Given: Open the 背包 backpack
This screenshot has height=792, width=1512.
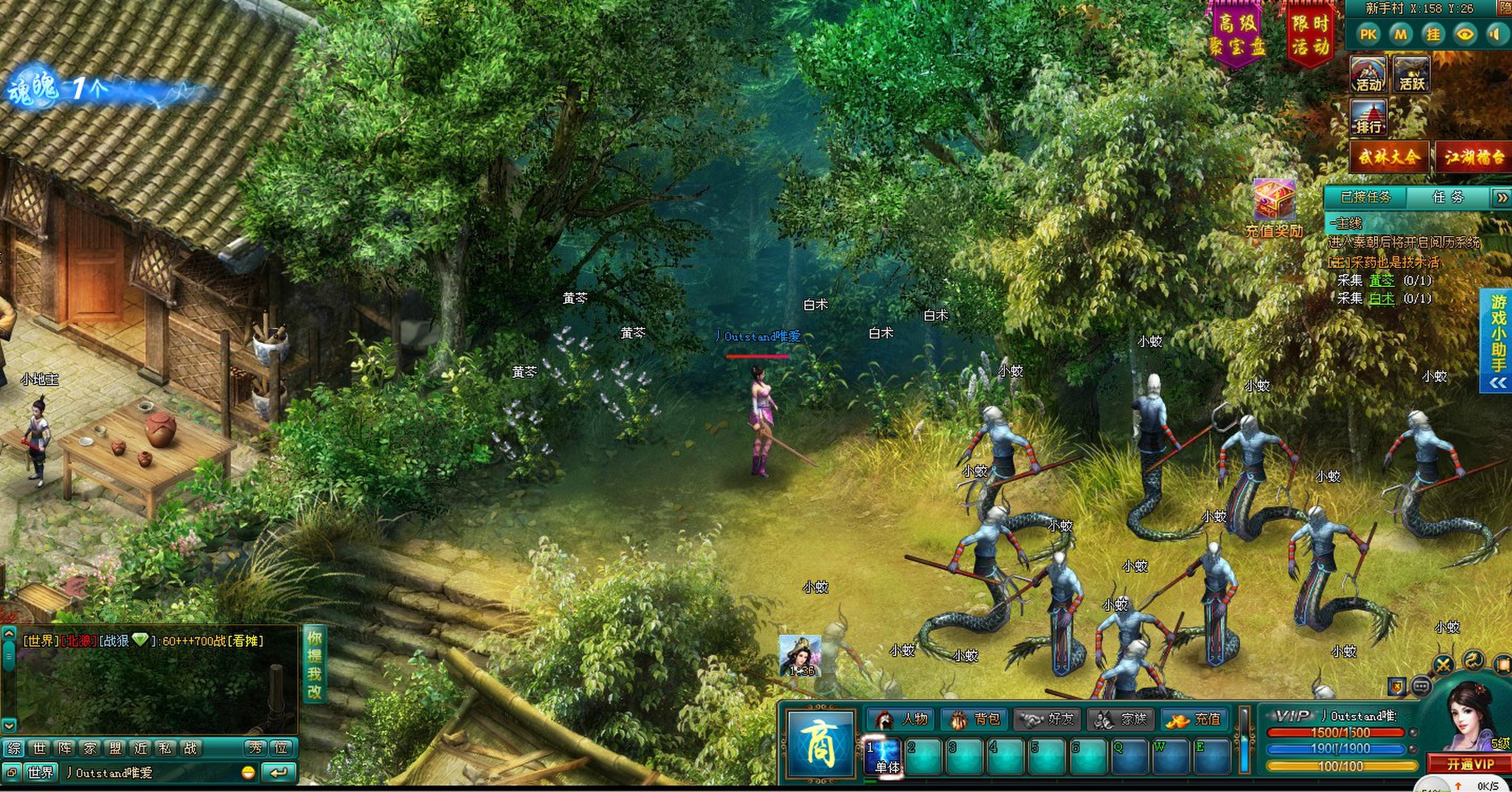Looking at the screenshot, I should click(975, 719).
